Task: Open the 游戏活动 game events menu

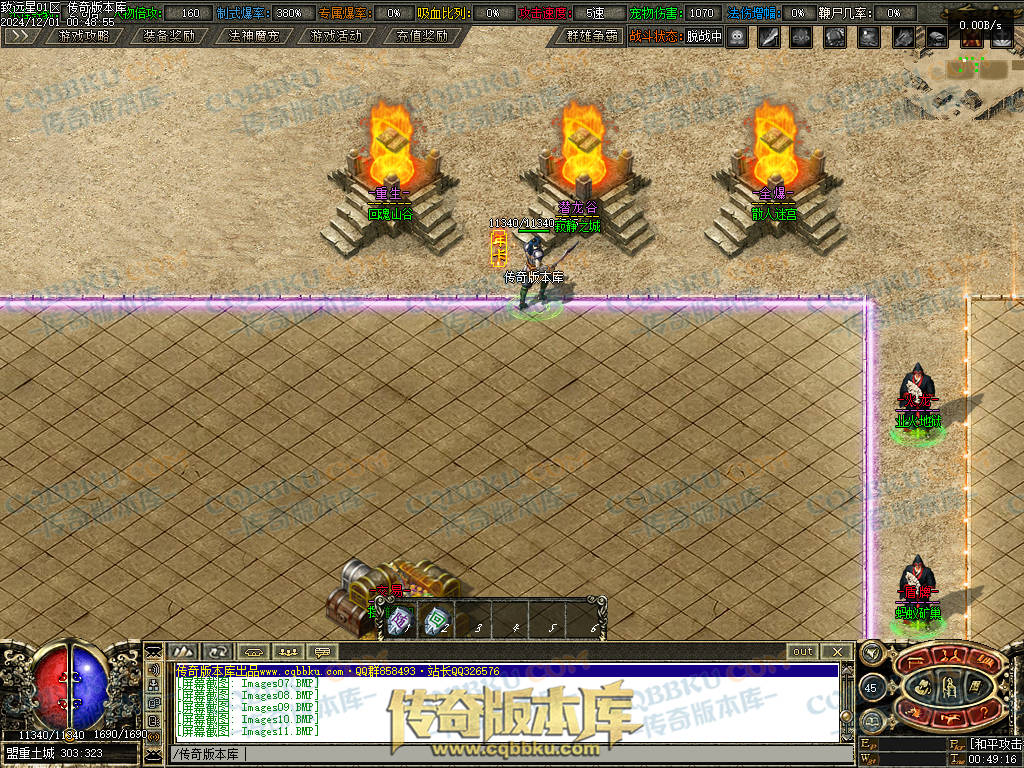Action: (x=336, y=36)
